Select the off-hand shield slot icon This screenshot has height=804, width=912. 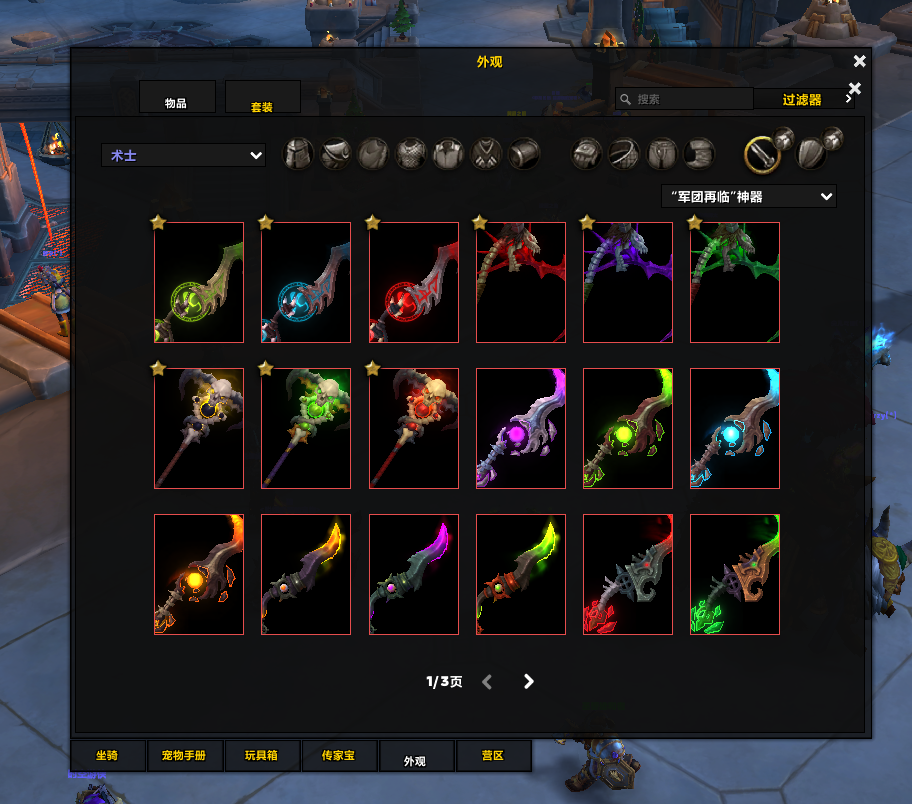tap(811, 154)
